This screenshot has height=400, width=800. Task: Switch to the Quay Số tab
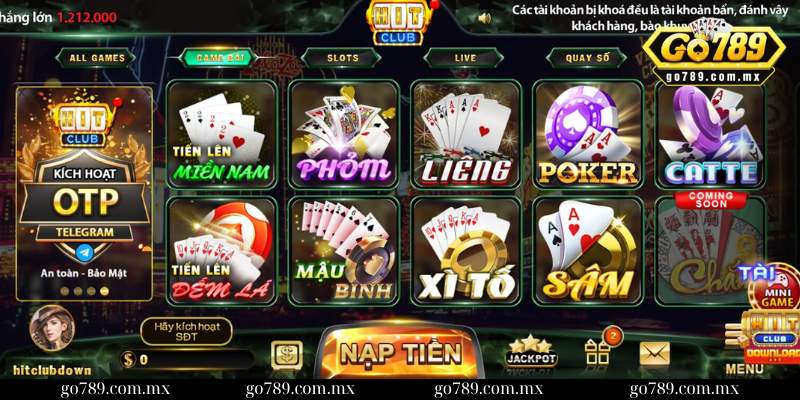tap(587, 58)
